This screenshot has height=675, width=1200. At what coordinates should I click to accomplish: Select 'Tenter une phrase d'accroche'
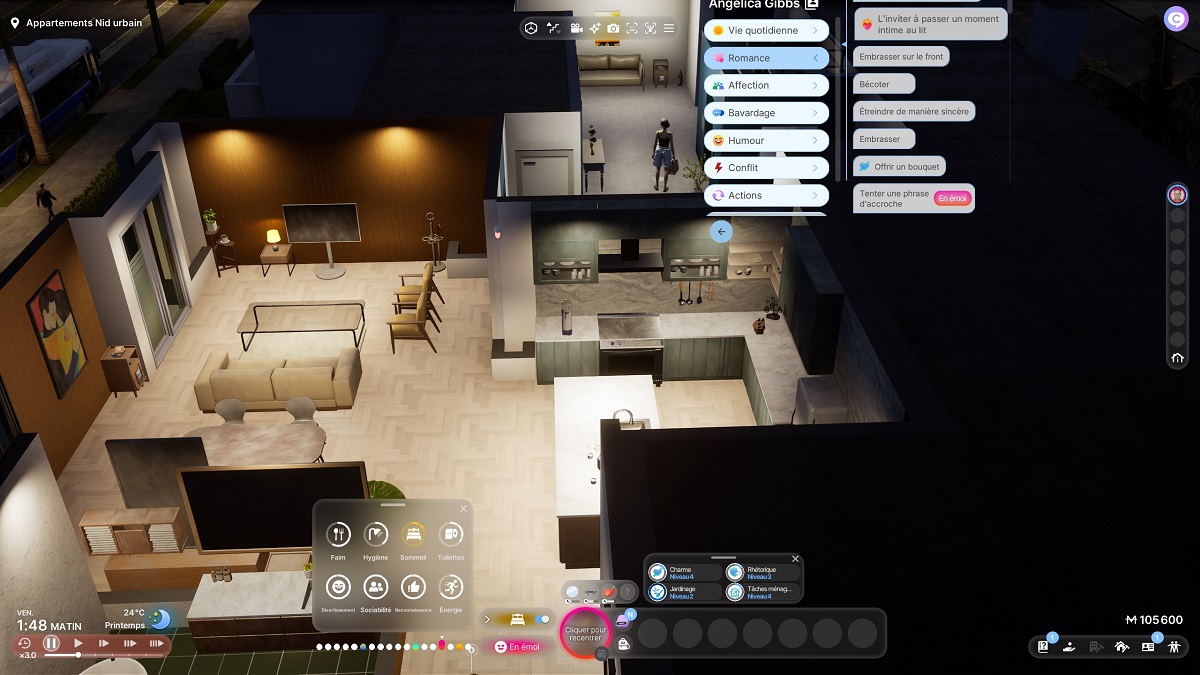point(894,198)
